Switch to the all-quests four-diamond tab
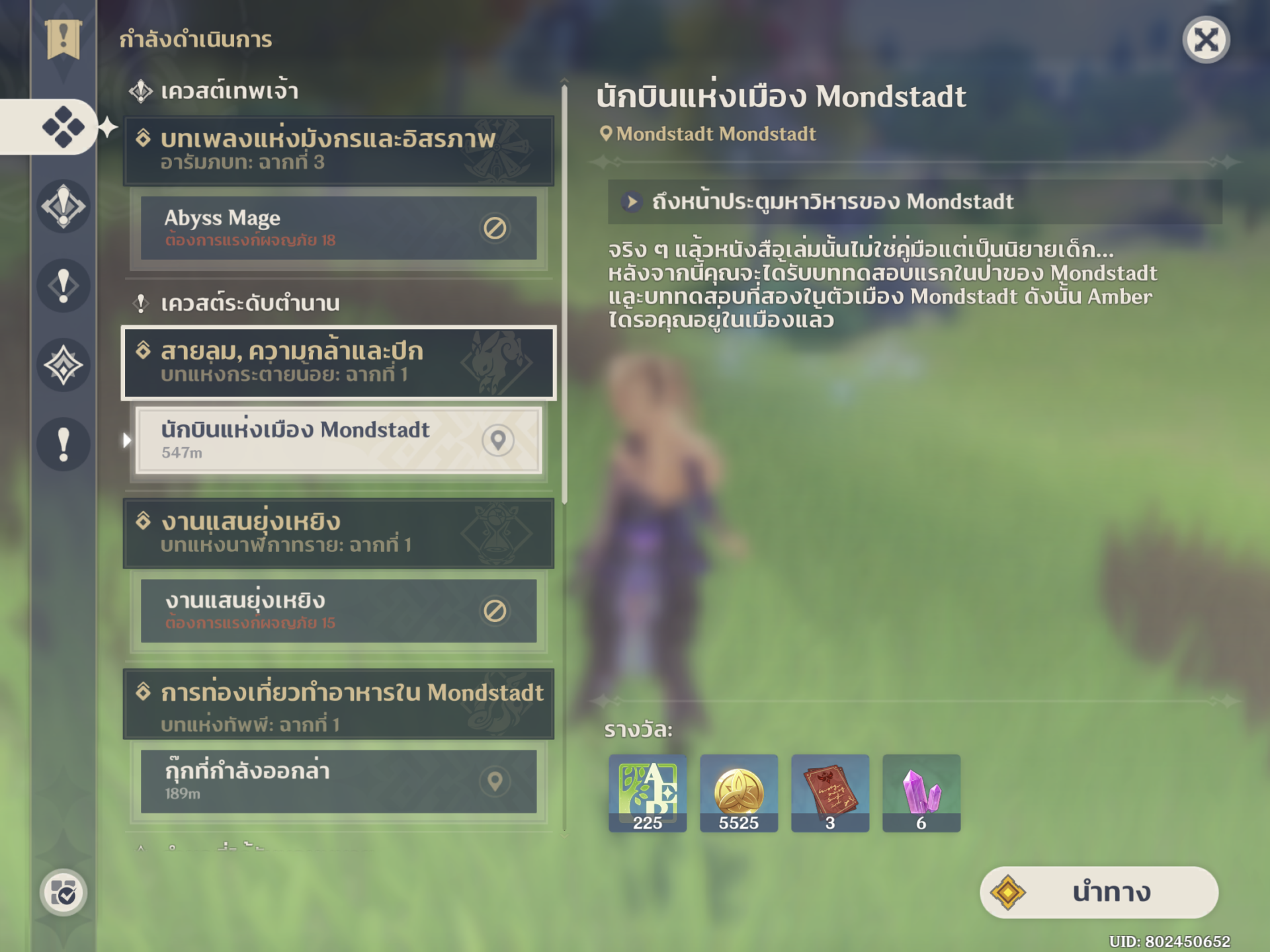This screenshot has height=952, width=1270. (x=63, y=126)
